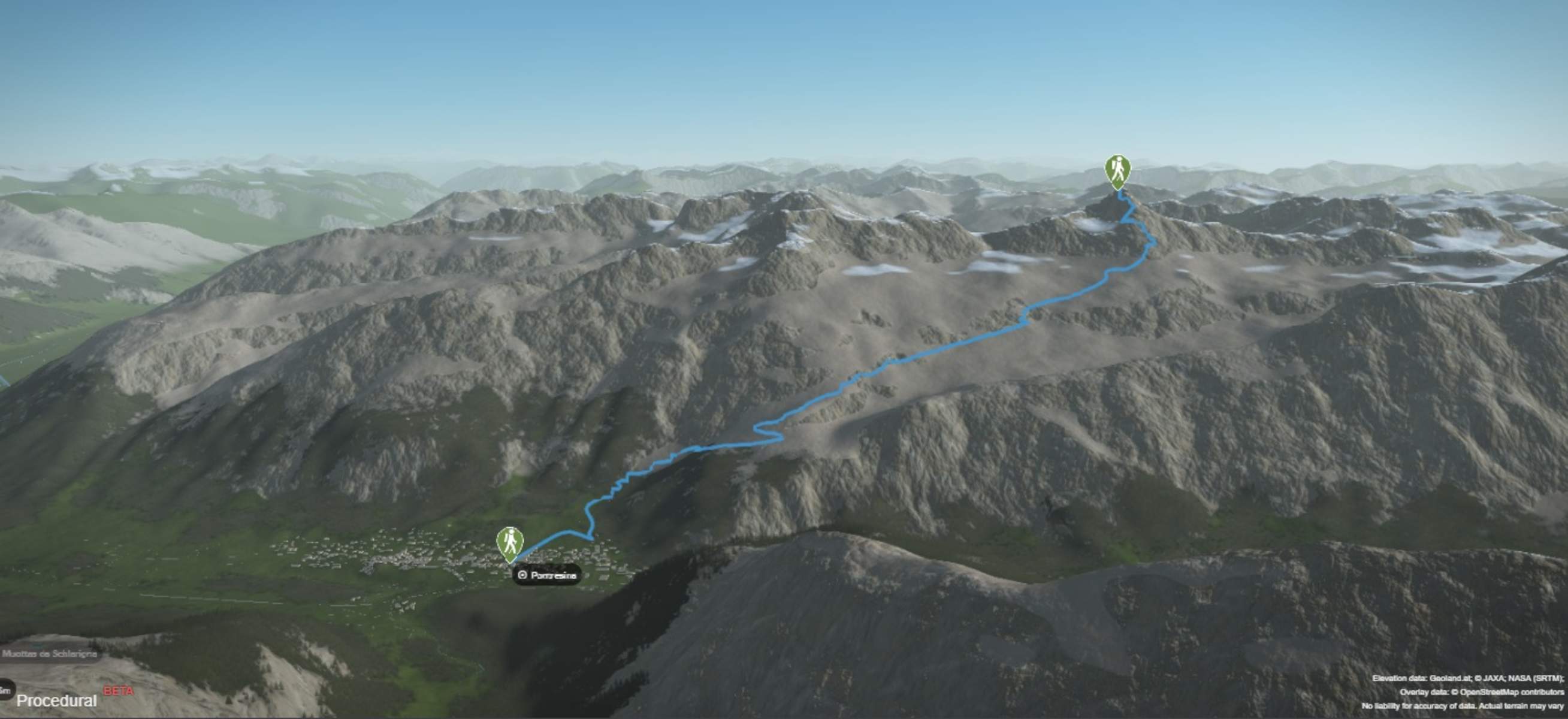Click the hiker marker at the Pontresina trailhead

[x=510, y=542]
